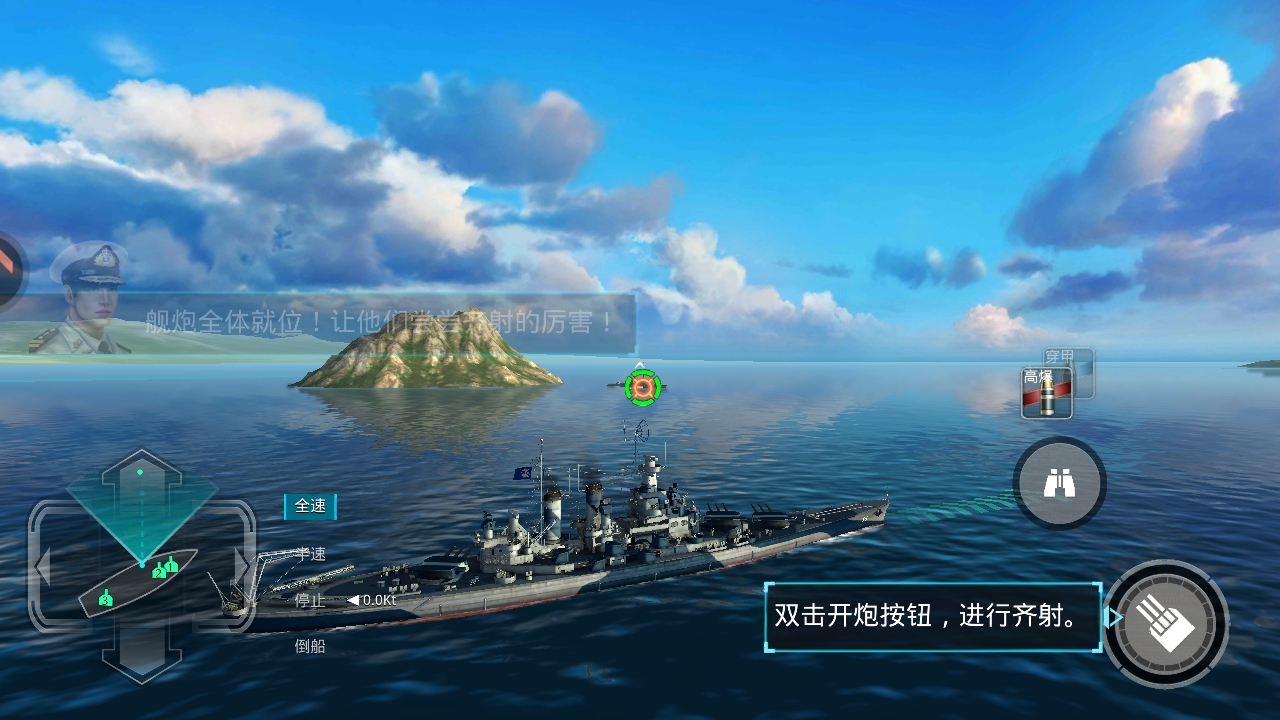
Task: Tap the main gun fire button
Action: coord(1166,623)
